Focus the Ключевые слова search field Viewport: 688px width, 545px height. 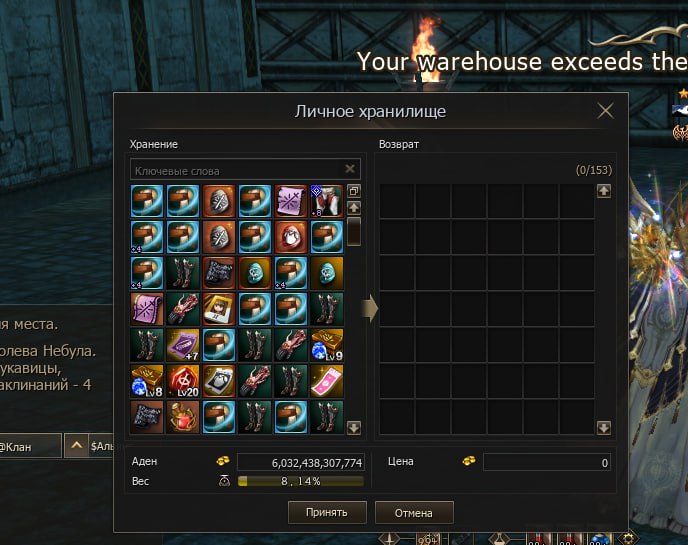point(235,170)
